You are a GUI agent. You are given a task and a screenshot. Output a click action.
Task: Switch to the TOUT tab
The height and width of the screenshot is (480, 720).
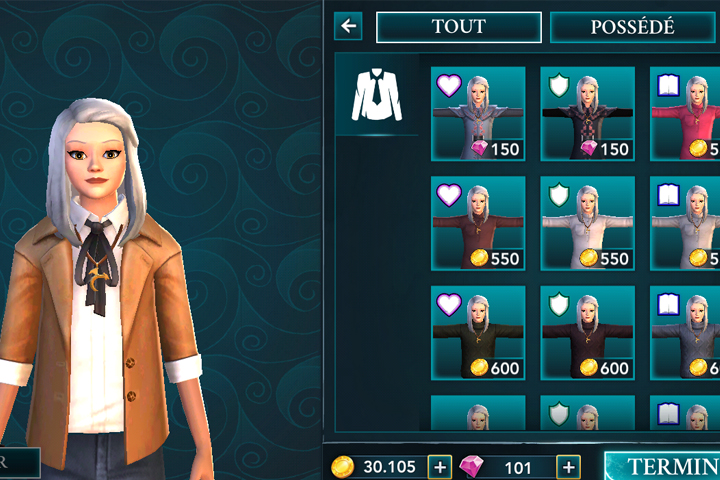click(x=458, y=27)
